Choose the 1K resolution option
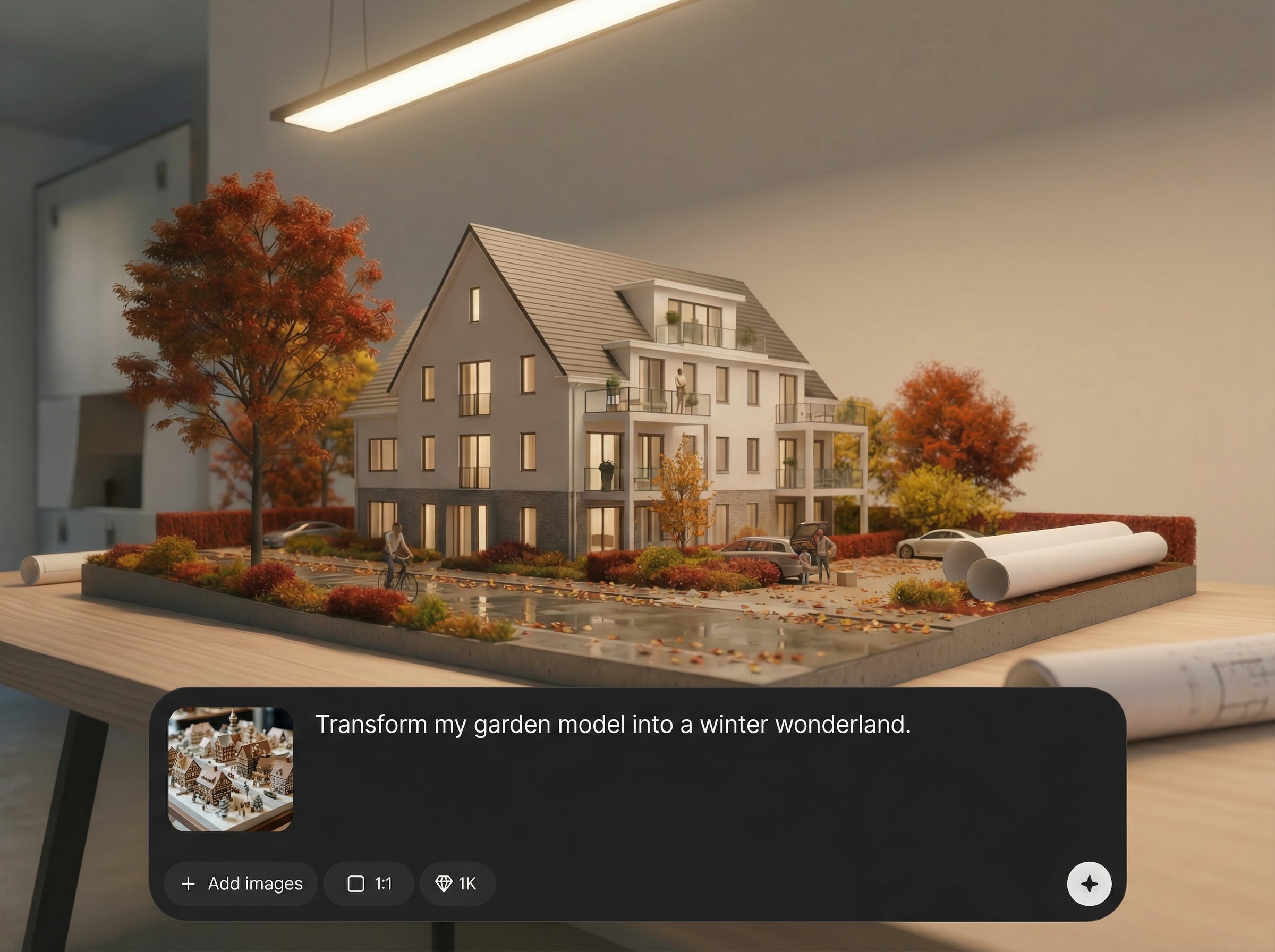 coord(456,883)
